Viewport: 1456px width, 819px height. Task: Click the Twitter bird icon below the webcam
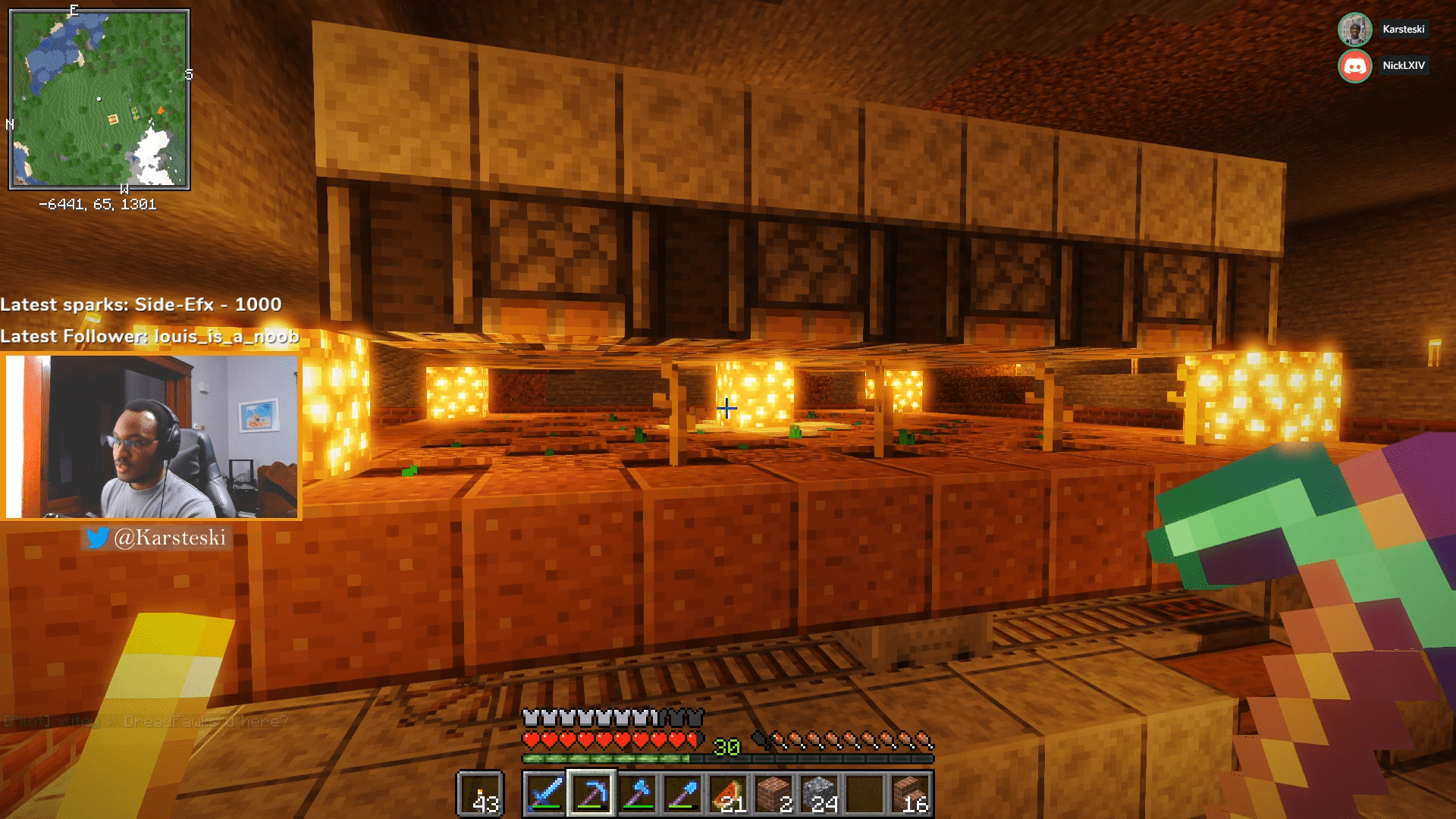[98, 538]
